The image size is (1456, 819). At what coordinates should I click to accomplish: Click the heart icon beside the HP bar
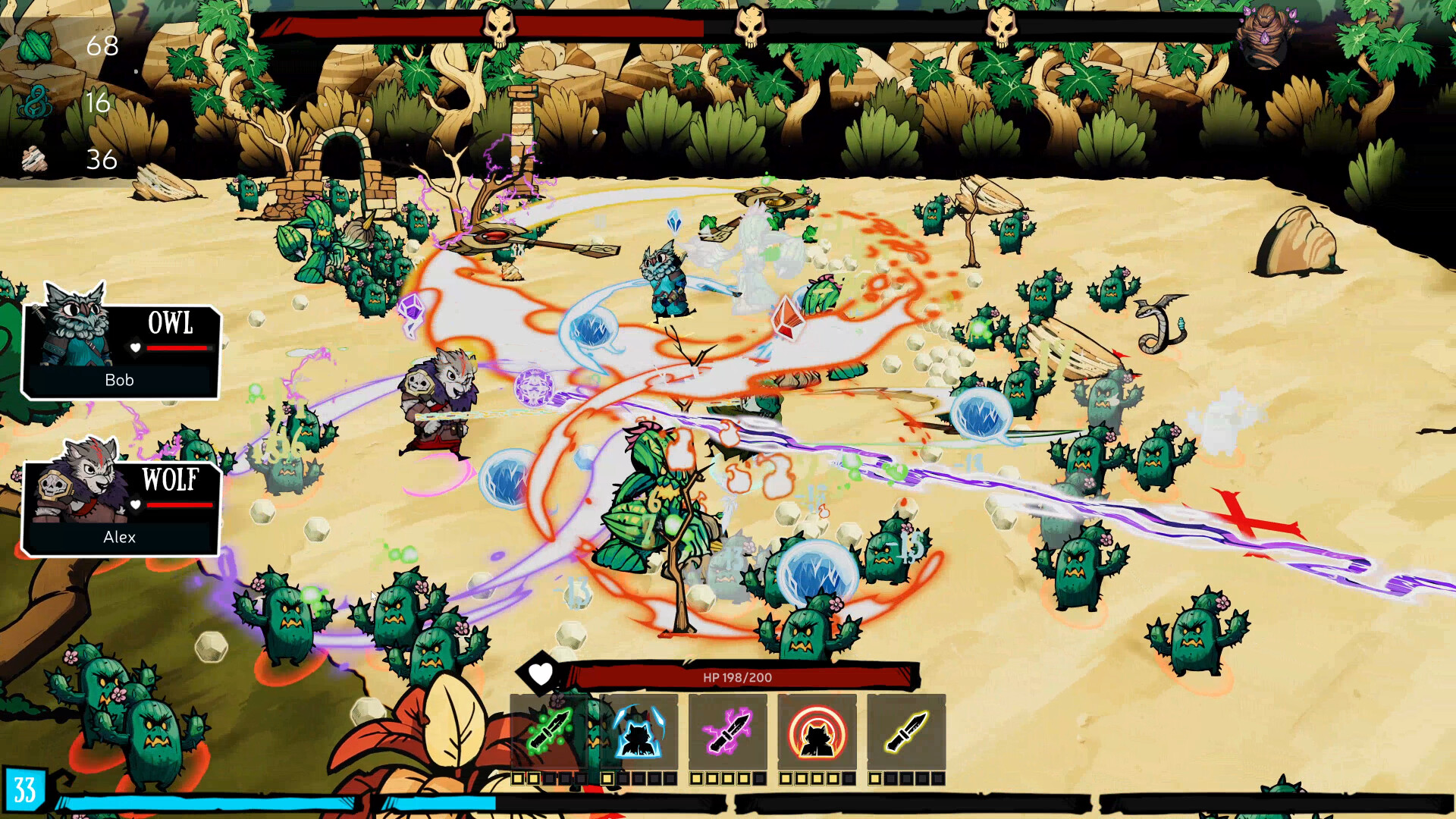point(540,675)
